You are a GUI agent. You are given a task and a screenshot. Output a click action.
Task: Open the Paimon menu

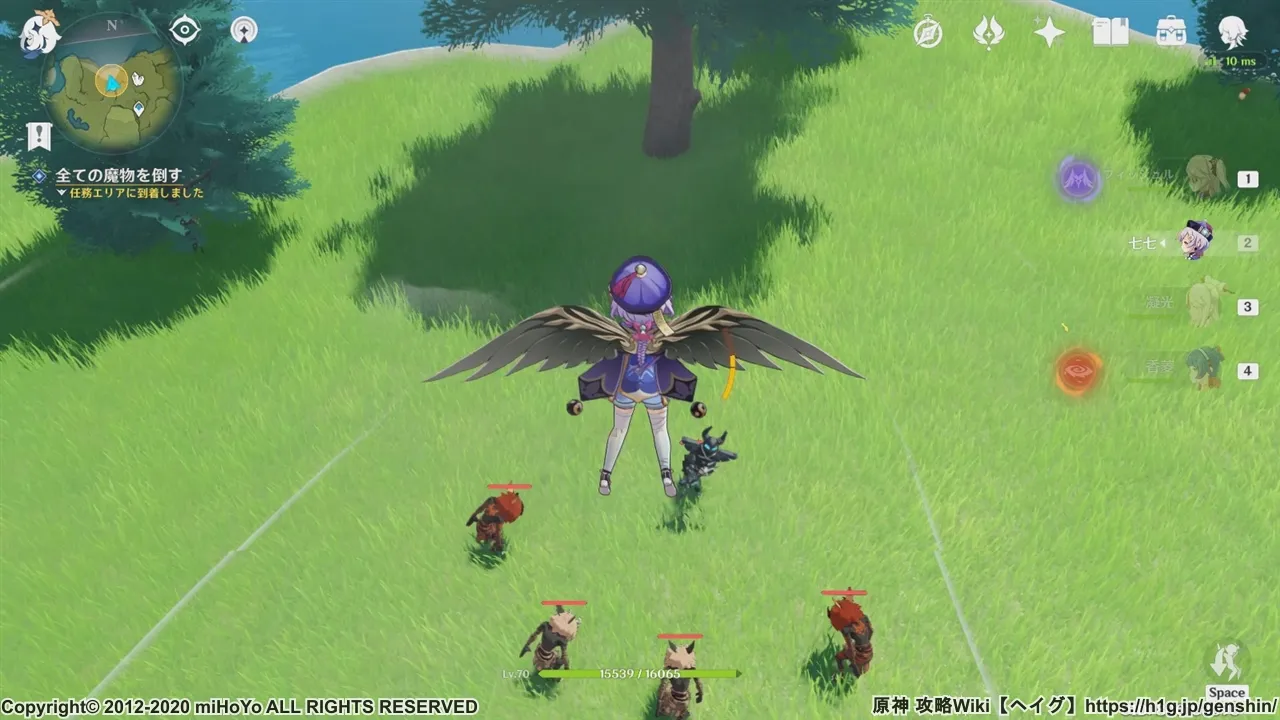(40, 33)
